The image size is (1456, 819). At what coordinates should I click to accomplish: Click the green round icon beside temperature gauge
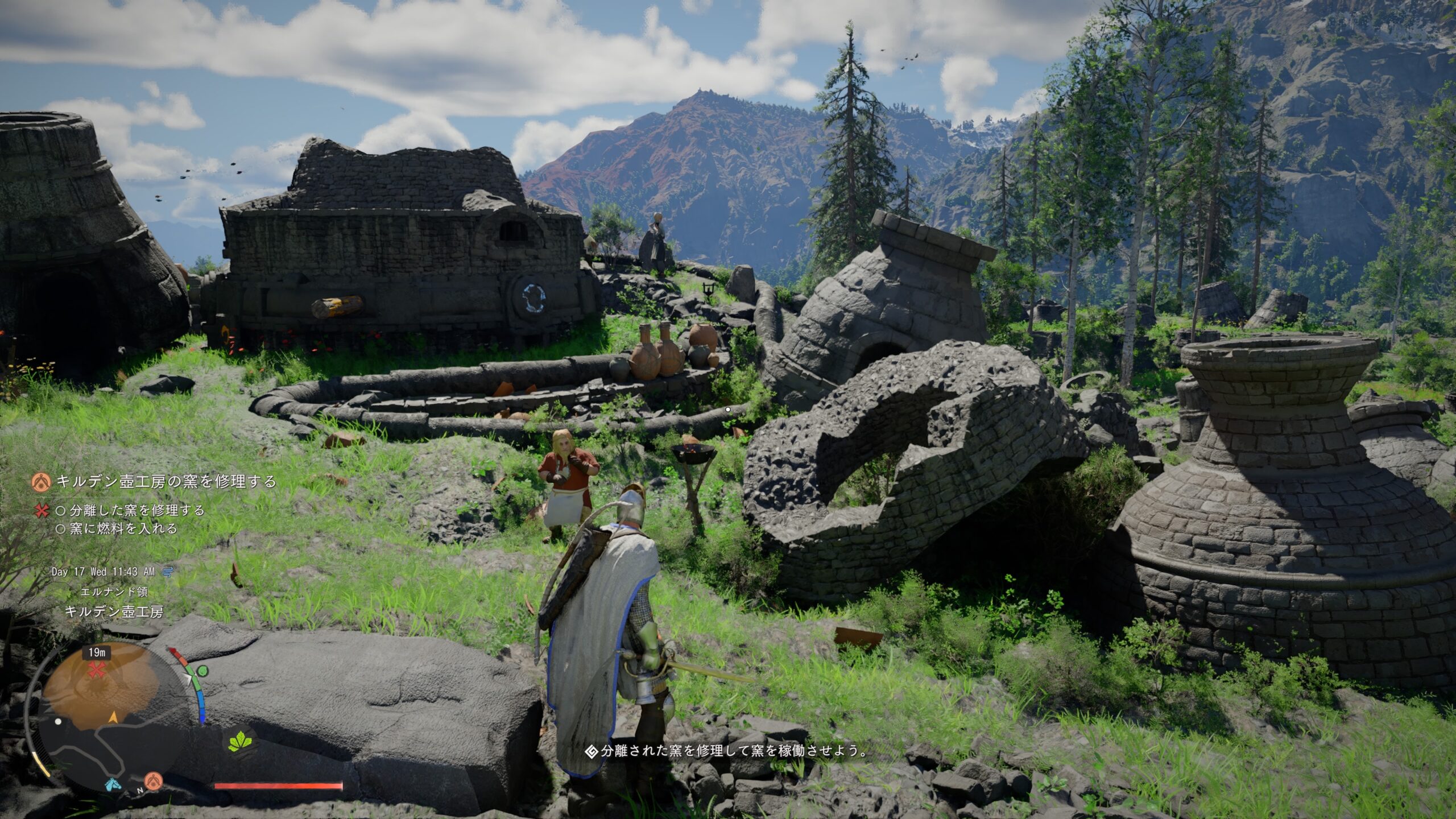[x=202, y=670]
